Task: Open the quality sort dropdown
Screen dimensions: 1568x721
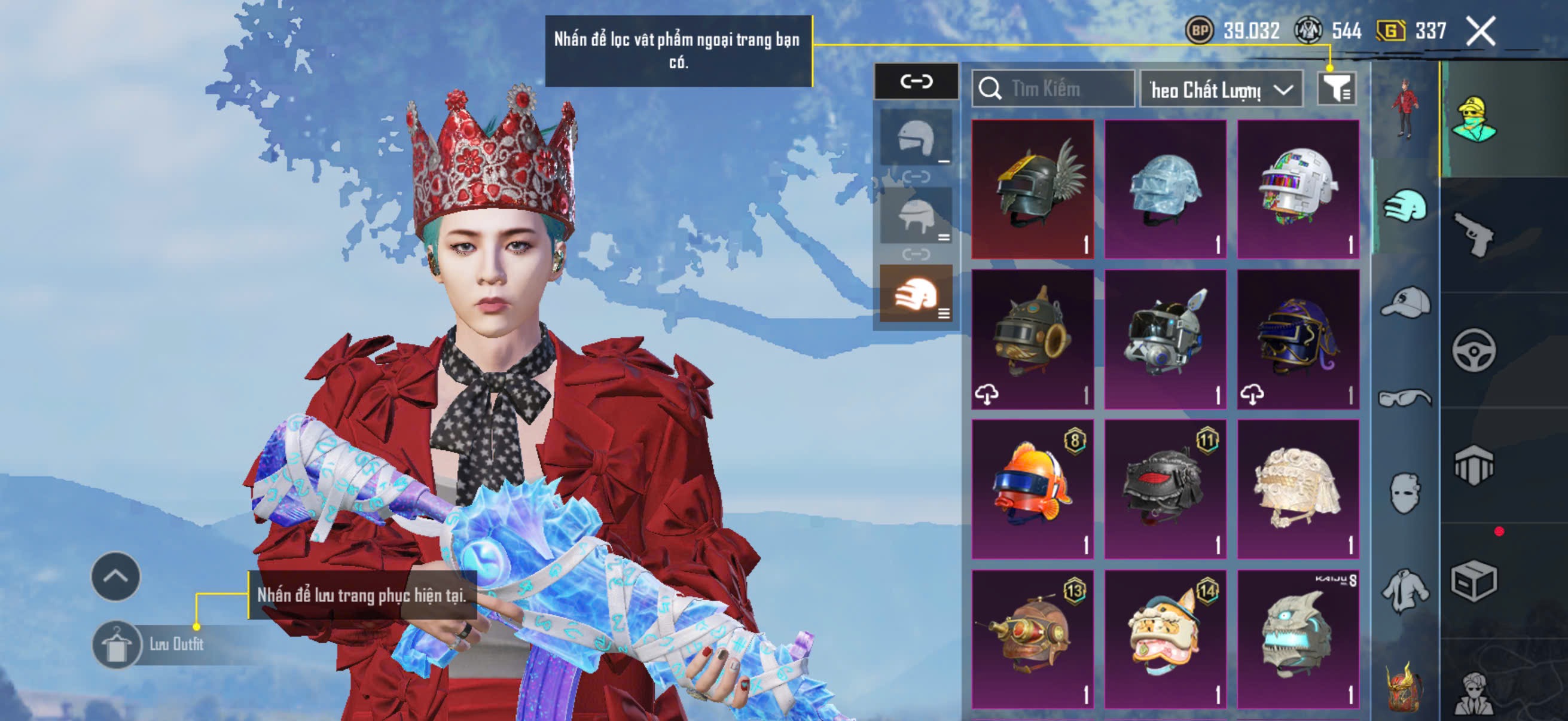Action: pyautogui.click(x=1221, y=90)
